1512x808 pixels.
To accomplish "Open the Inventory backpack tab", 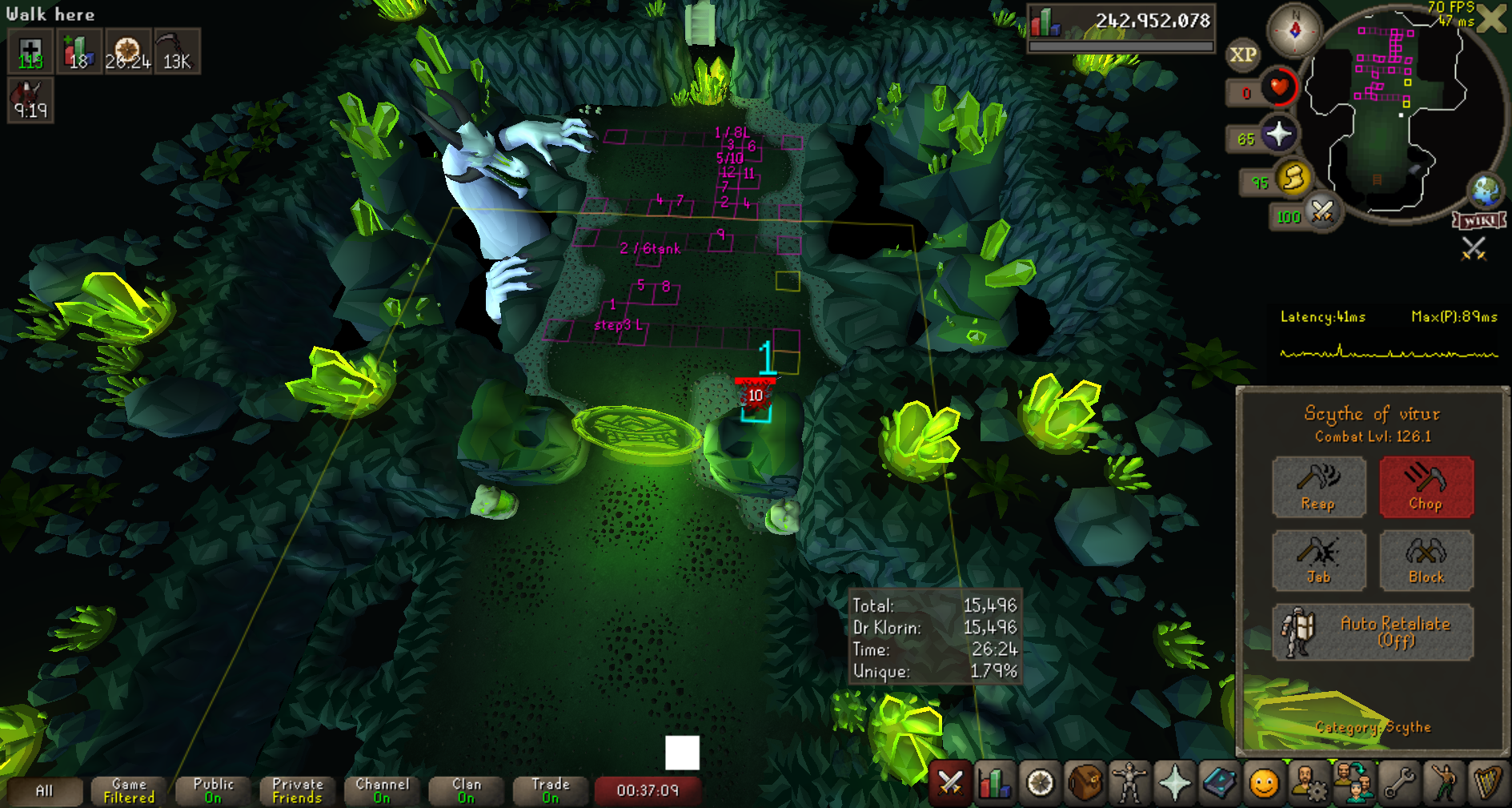I will point(1085,782).
